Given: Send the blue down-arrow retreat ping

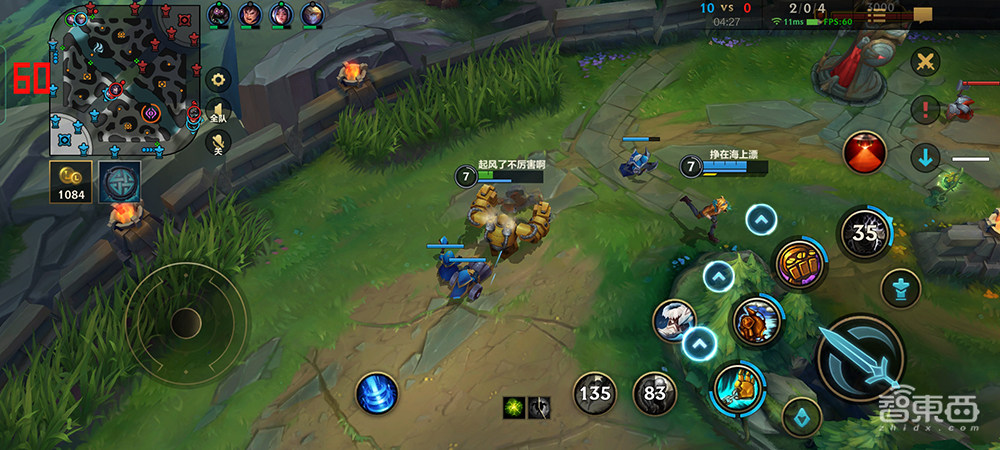Looking at the screenshot, I should (x=926, y=157).
